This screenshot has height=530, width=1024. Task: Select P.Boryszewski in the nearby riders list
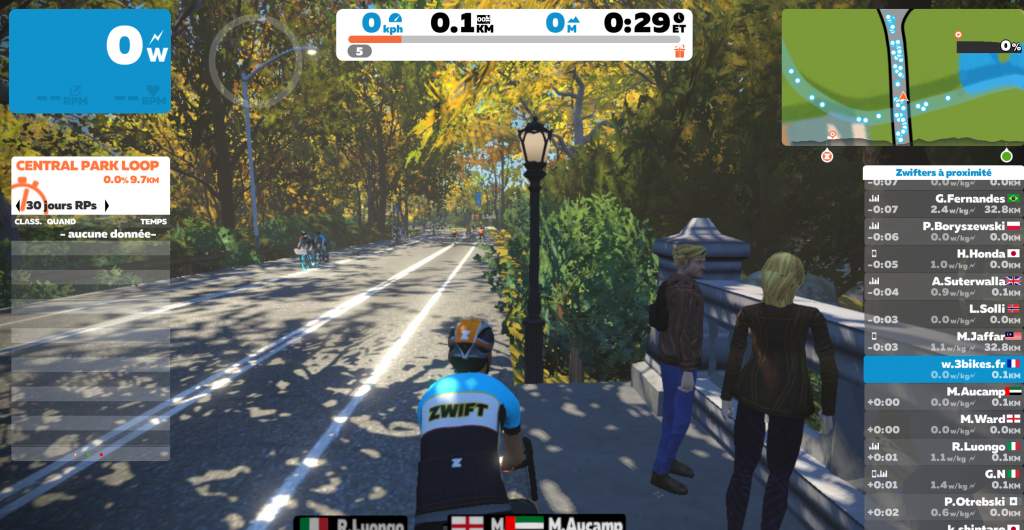[942, 231]
